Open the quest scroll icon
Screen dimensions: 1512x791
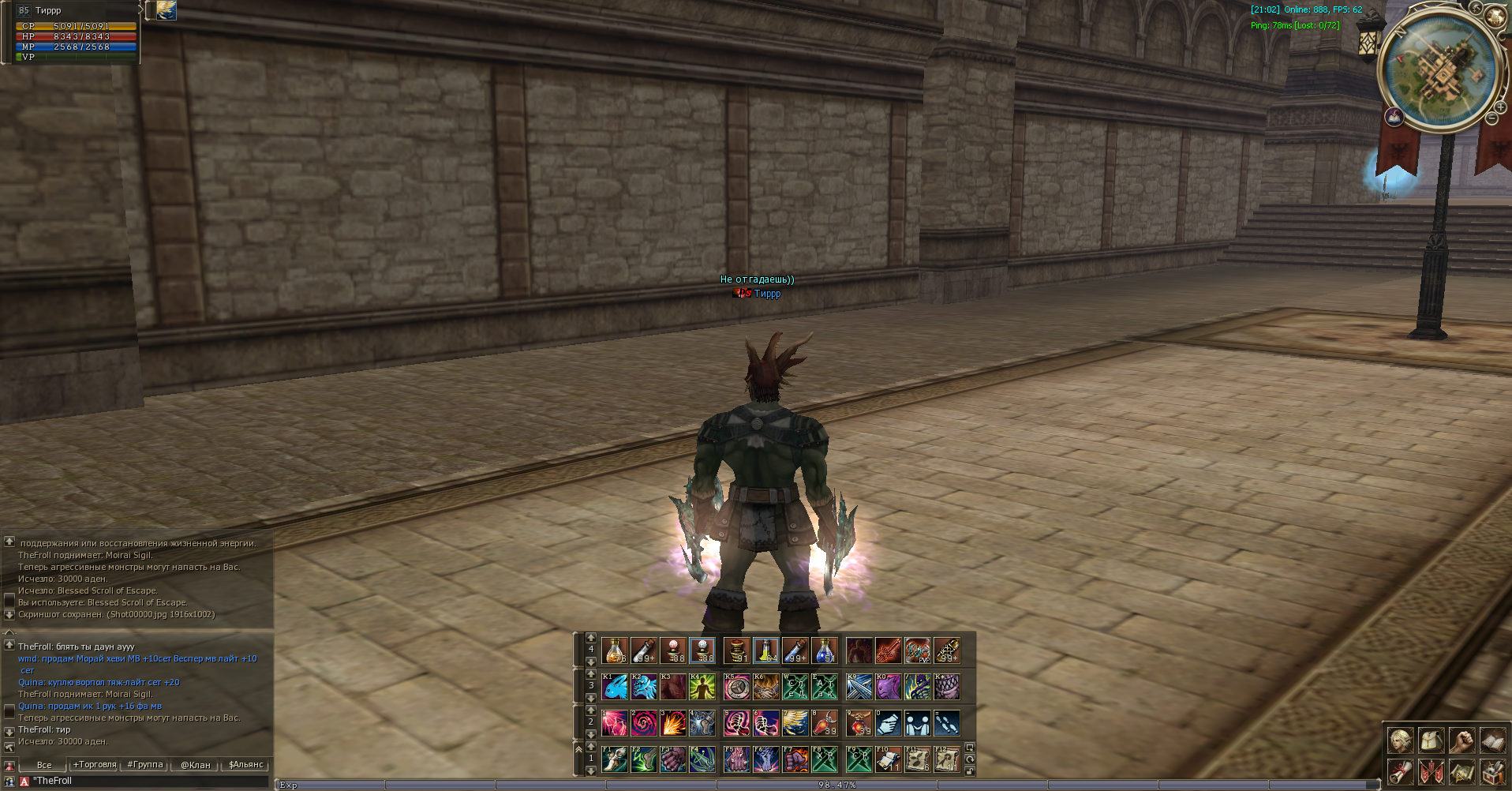1401,771
